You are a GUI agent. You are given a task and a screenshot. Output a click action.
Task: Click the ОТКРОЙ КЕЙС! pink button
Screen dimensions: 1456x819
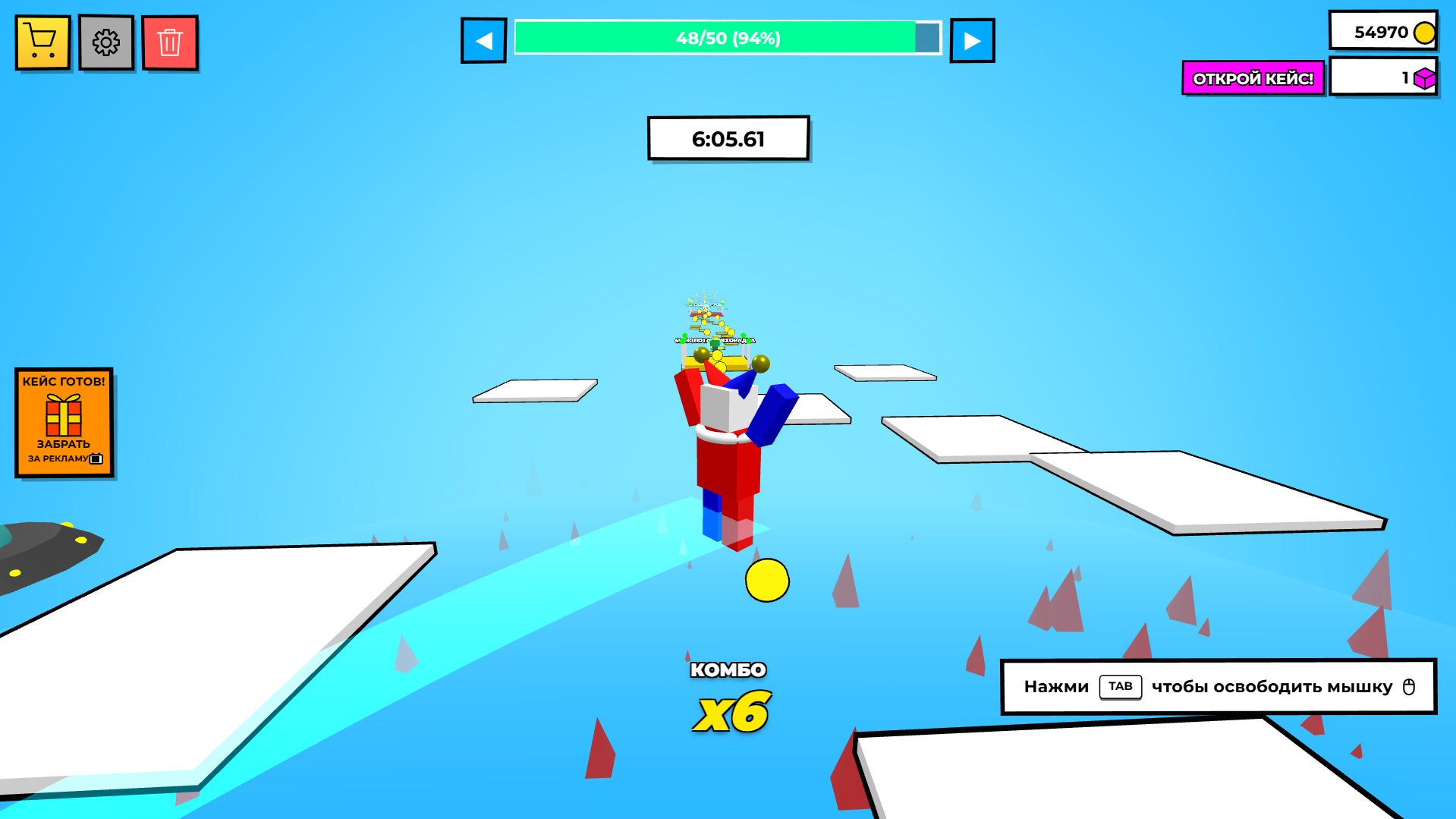(x=1253, y=77)
